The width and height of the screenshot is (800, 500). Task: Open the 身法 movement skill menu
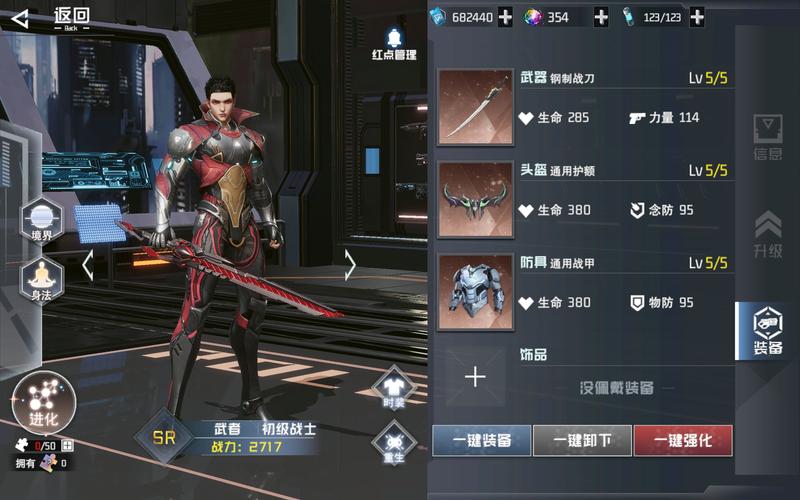41,279
